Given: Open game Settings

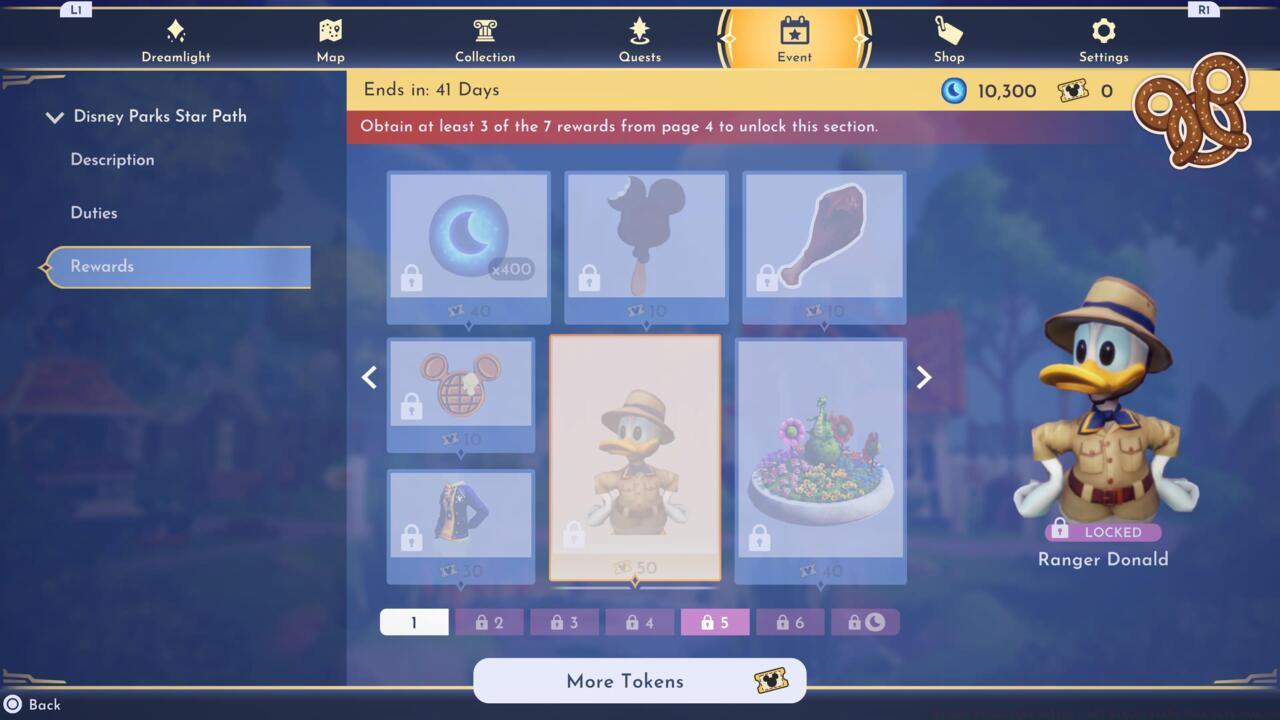Looking at the screenshot, I should point(1103,38).
